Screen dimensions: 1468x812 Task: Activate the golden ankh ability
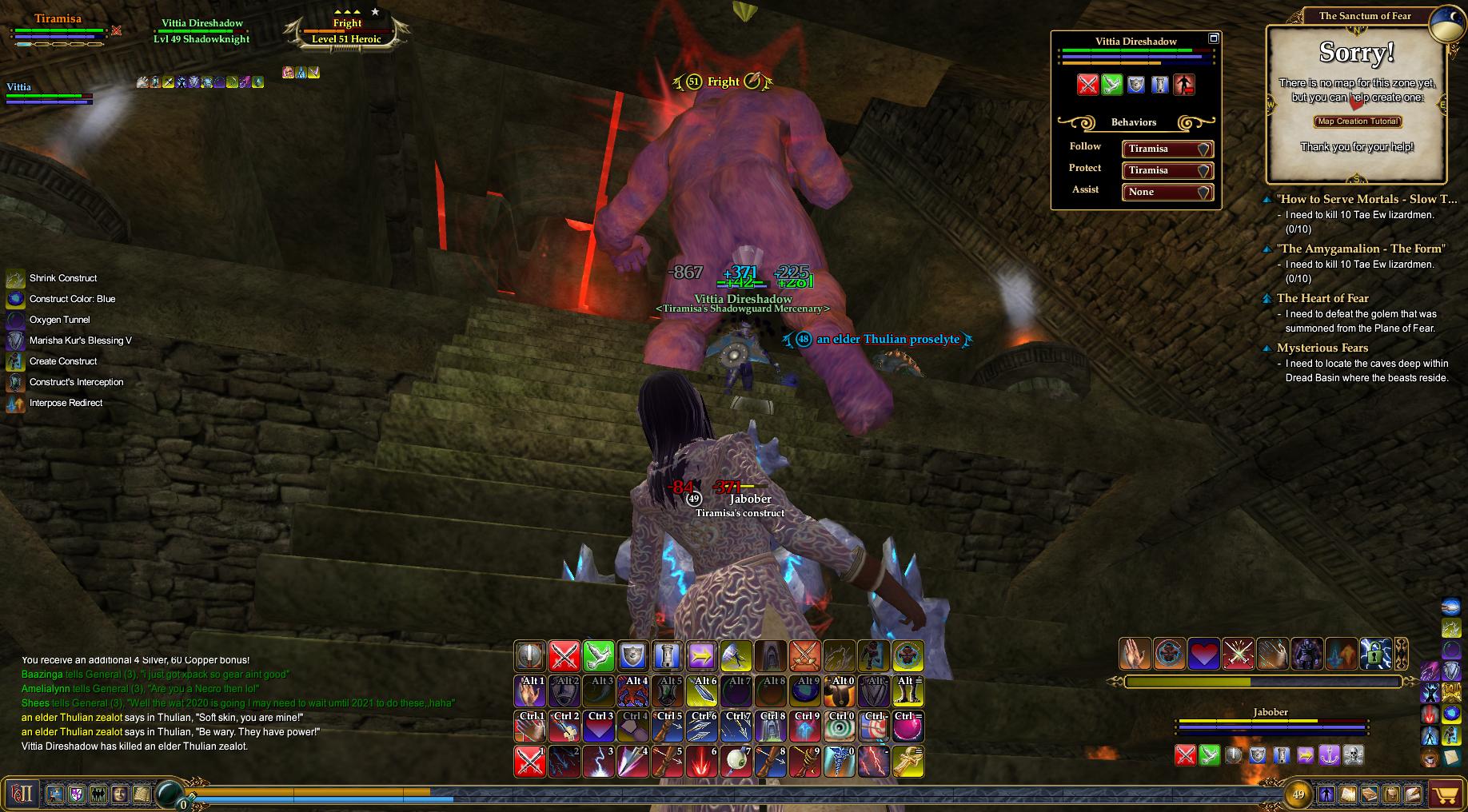pyautogui.click(x=908, y=762)
